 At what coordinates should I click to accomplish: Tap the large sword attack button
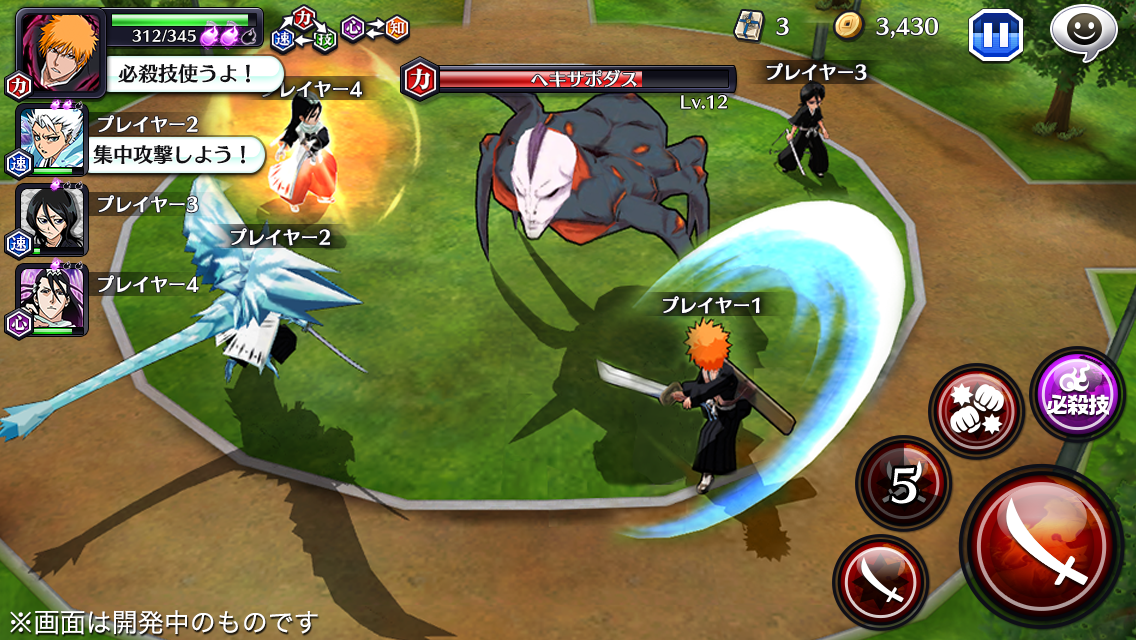1042,547
